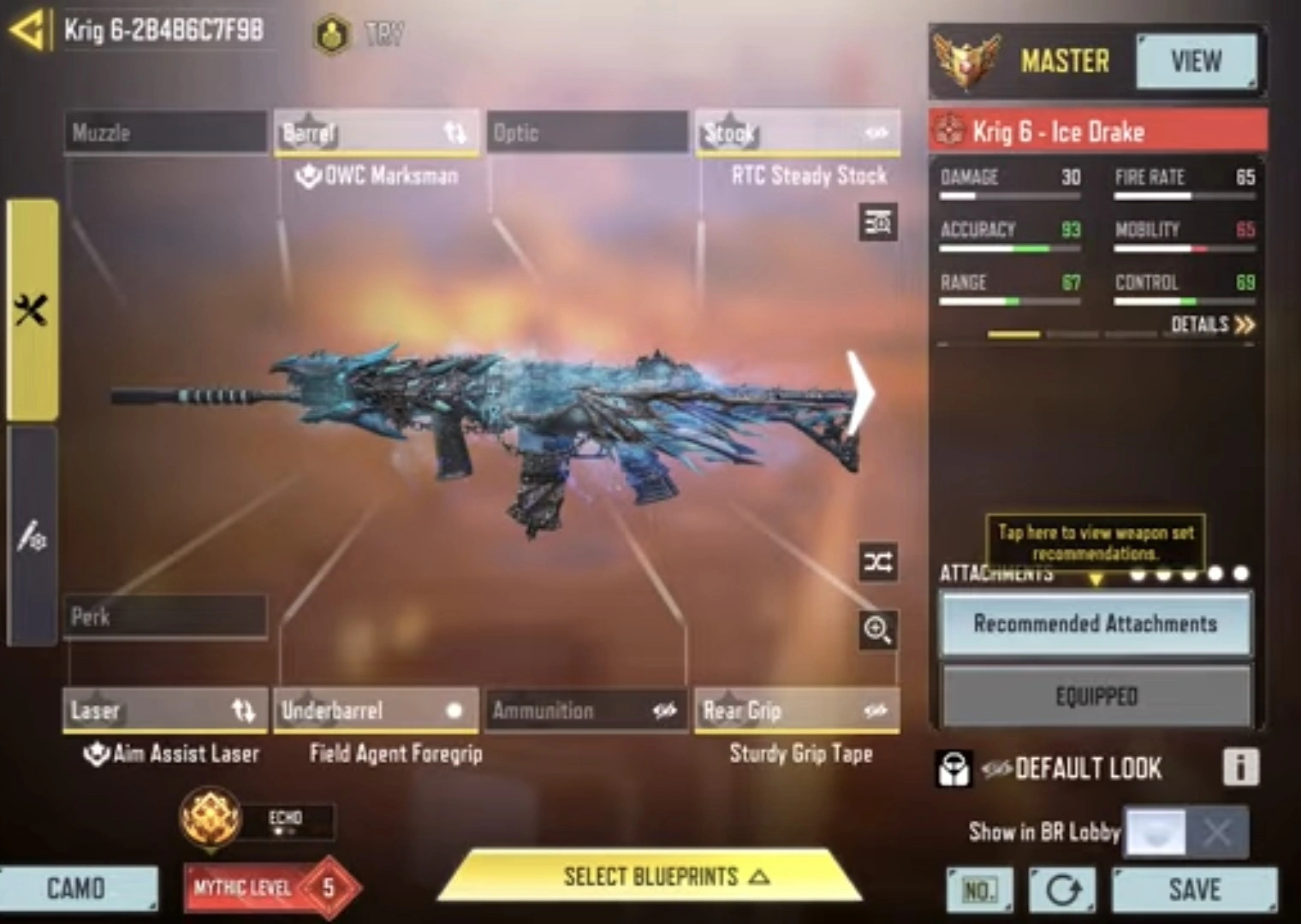Reset attachments with the circular arrow button

point(1062,891)
